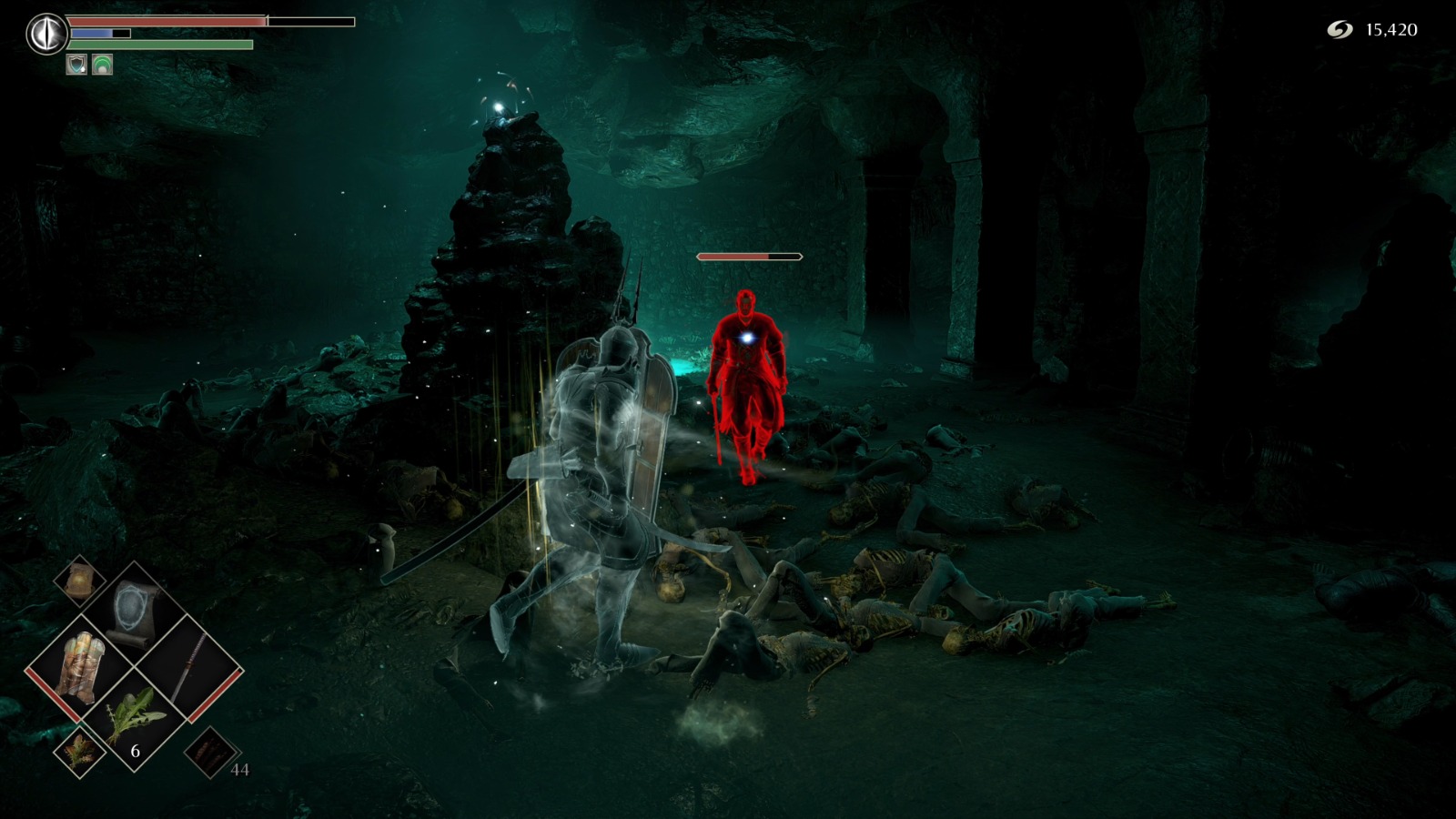
Task: Select the Half Moon Grass herb slot
Action: click(x=135, y=713)
